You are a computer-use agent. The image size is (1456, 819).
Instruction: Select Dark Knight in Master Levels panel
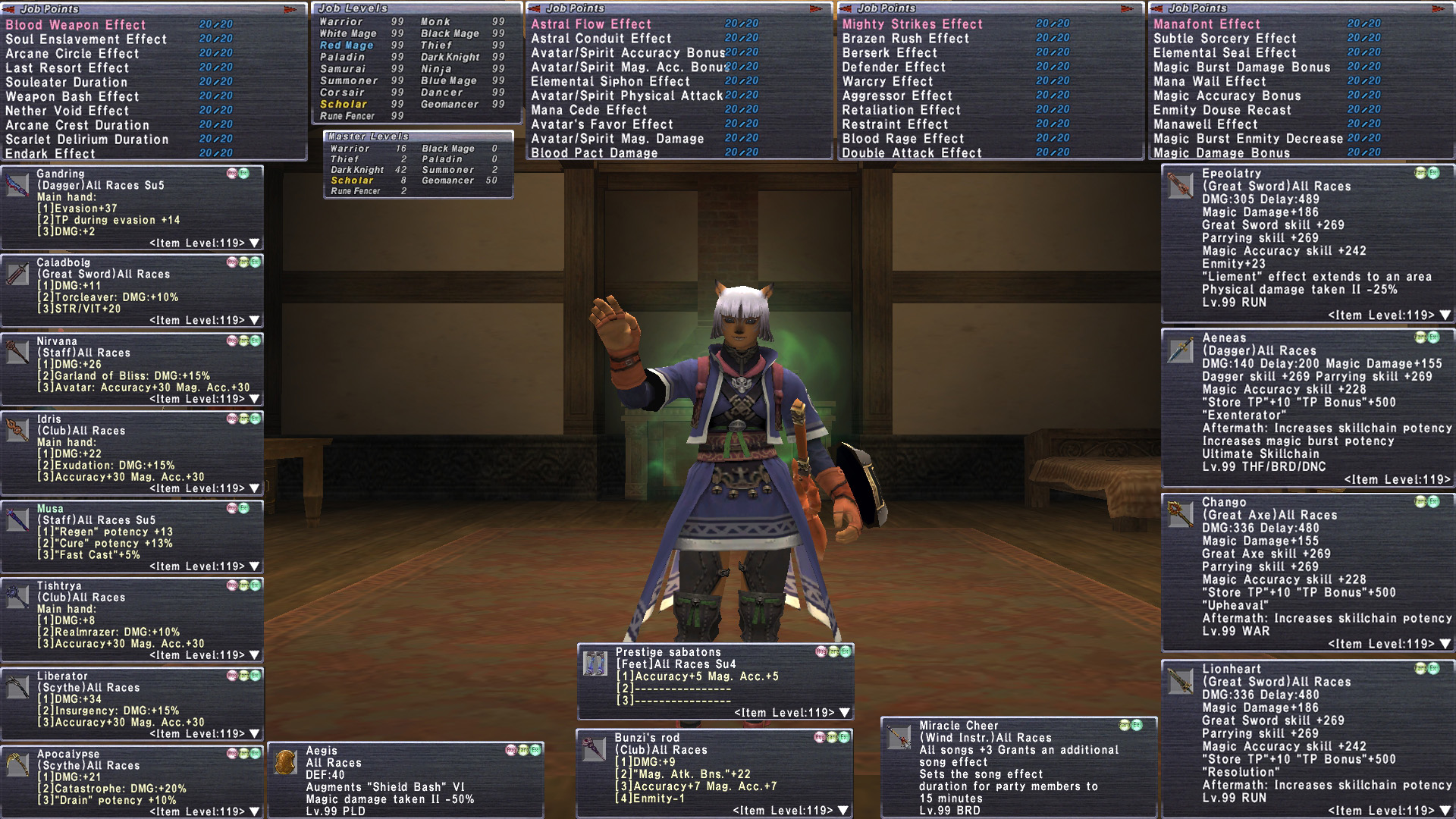tap(357, 170)
